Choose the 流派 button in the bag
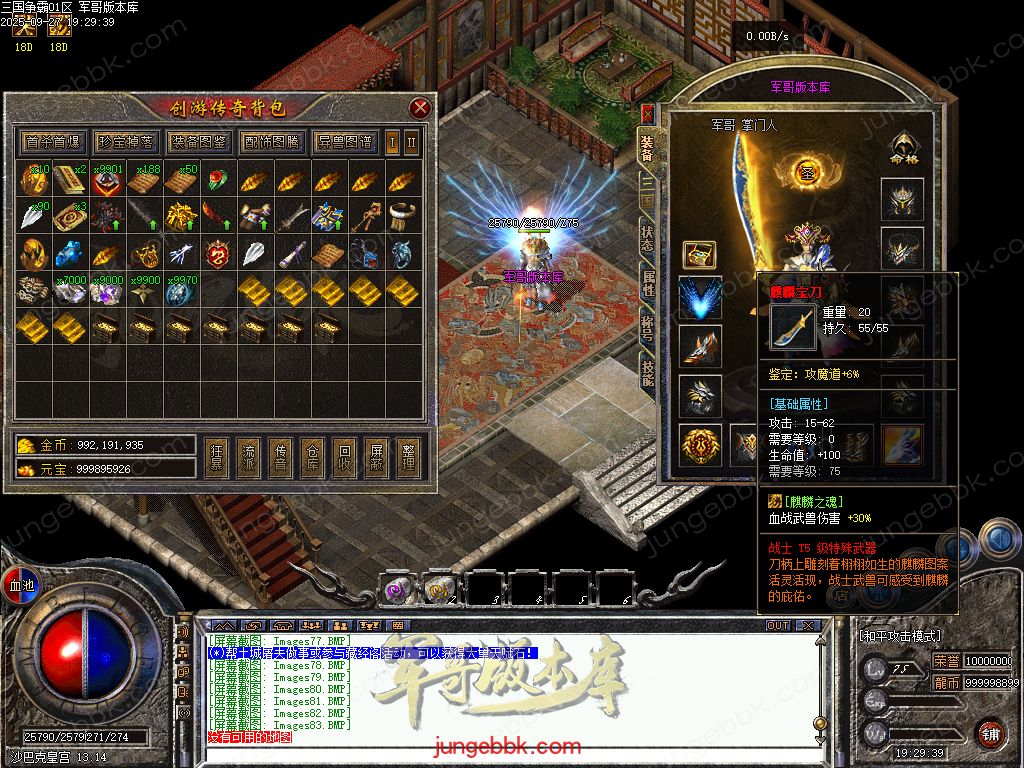Viewport: 1024px width, 768px height. point(248,455)
